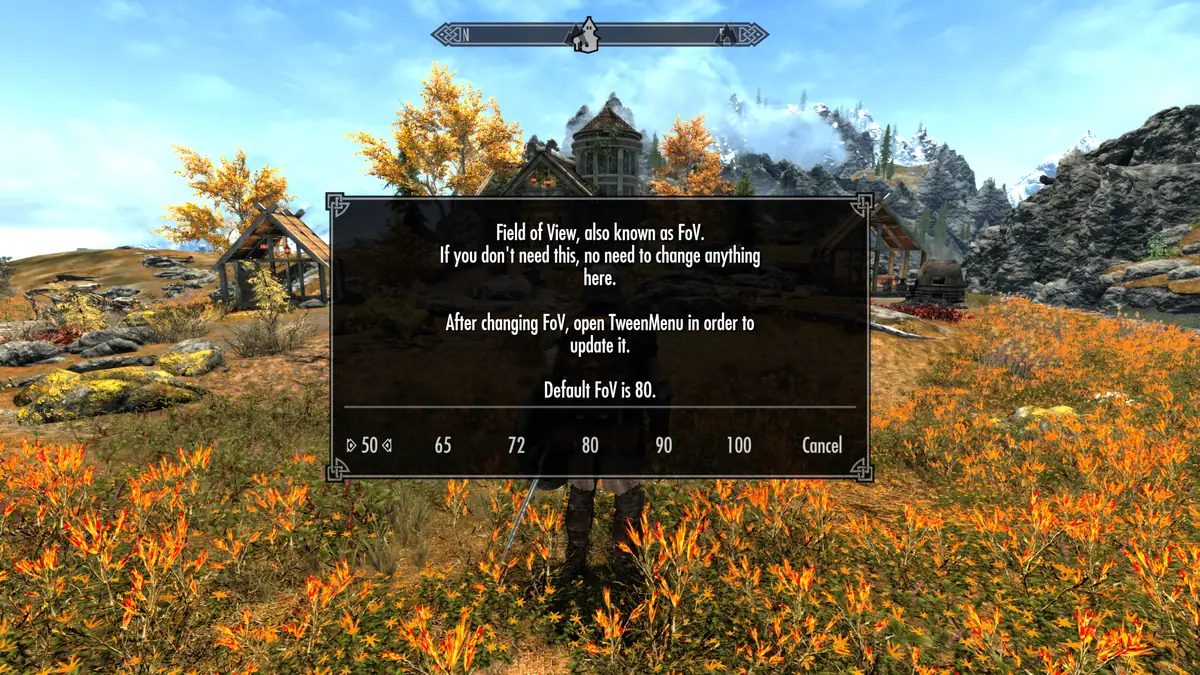
Task: Pick the default 80 FoV option
Action: [x=590, y=445]
